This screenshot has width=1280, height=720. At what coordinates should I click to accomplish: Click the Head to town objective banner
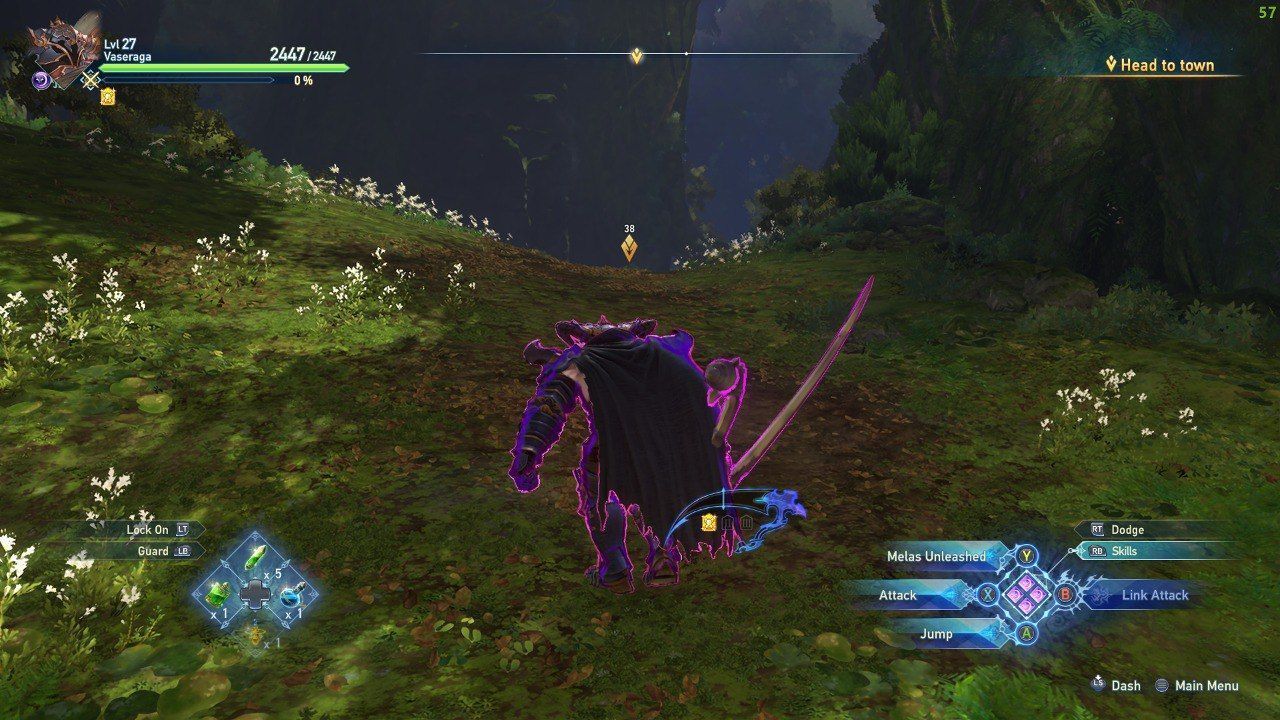pos(1160,64)
